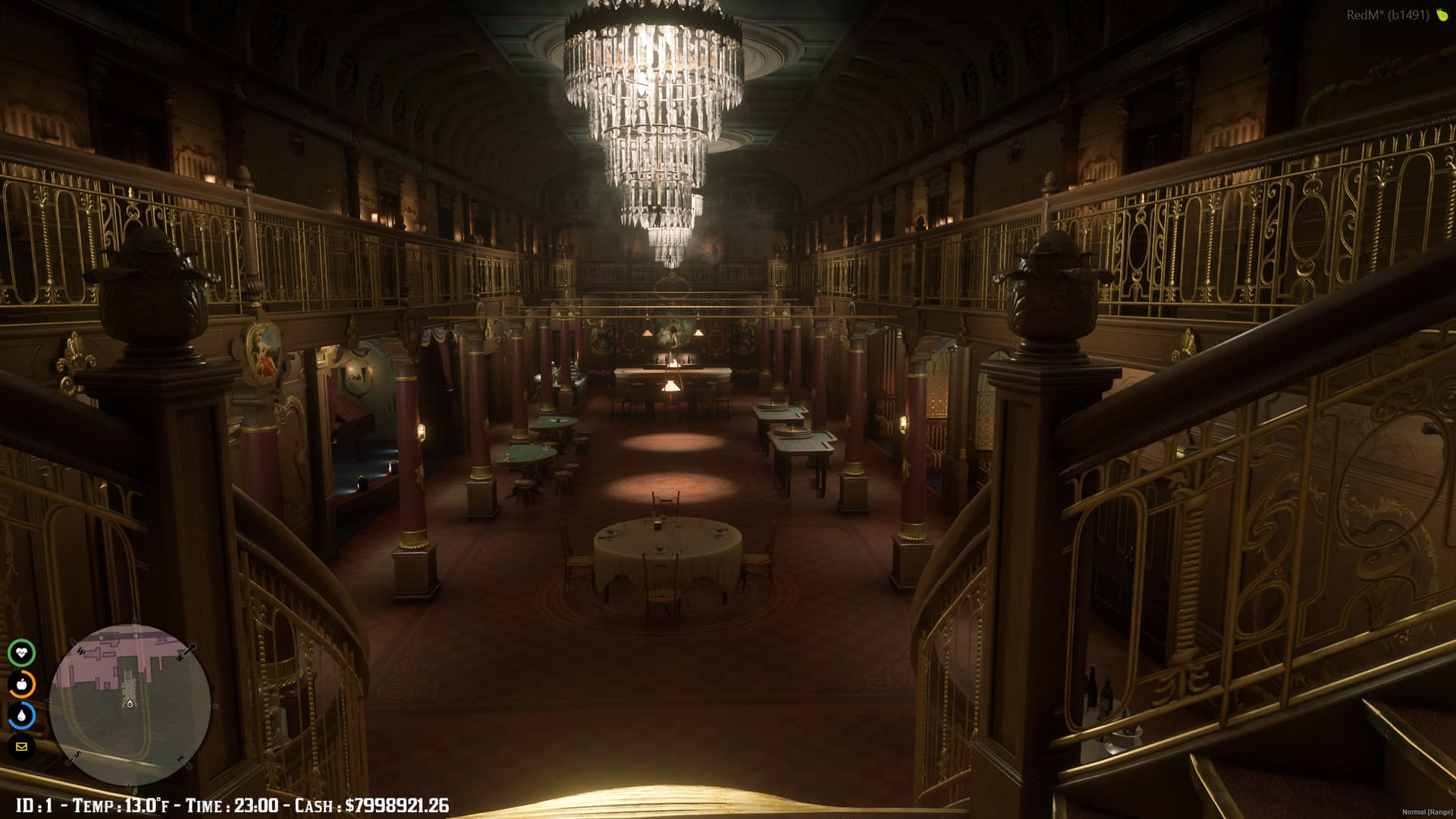Click the green health heart icon
The height and width of the screenshot is (819, 1456).
23,653
